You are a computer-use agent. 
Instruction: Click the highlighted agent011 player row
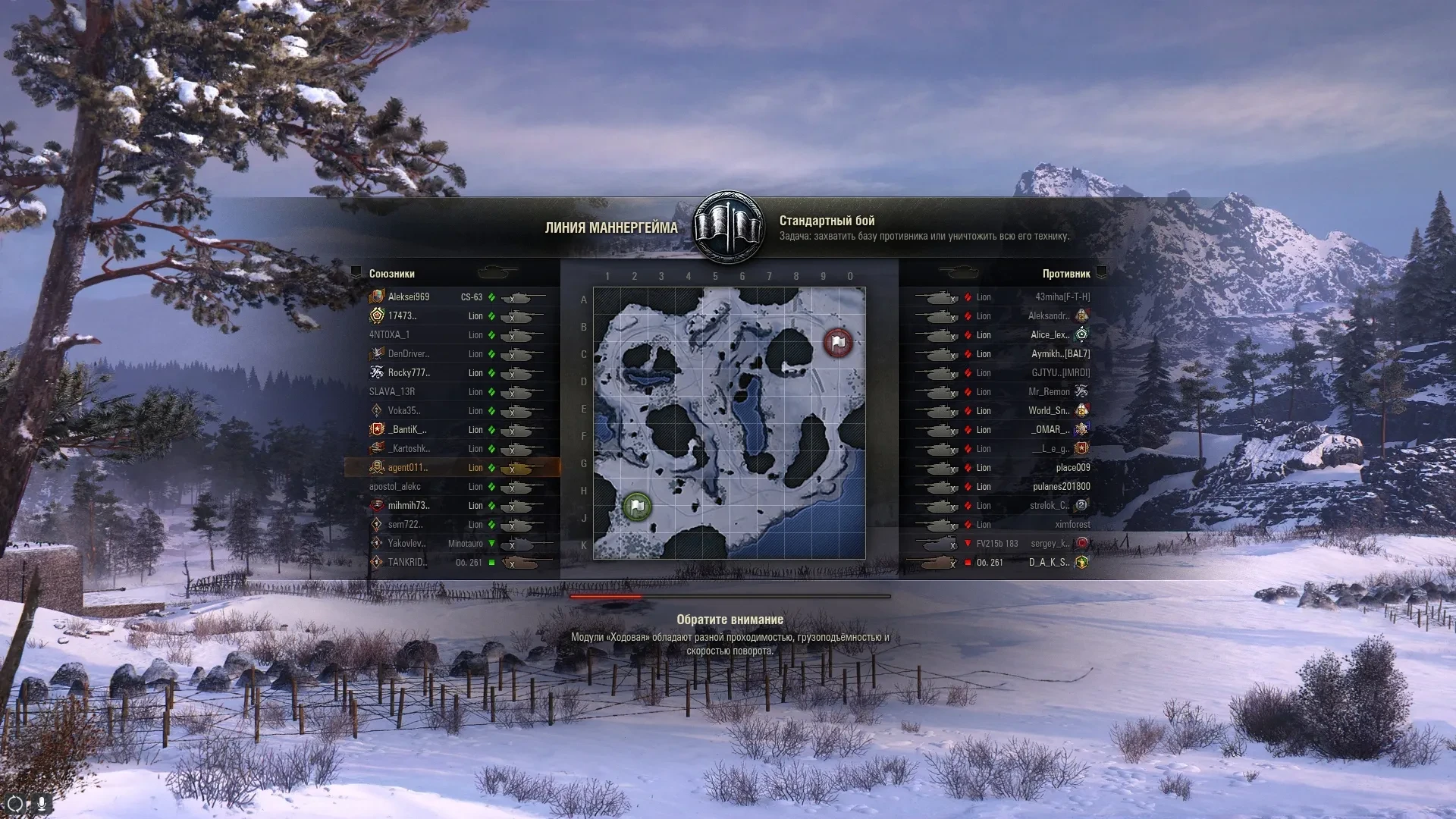tap(408, 468)
